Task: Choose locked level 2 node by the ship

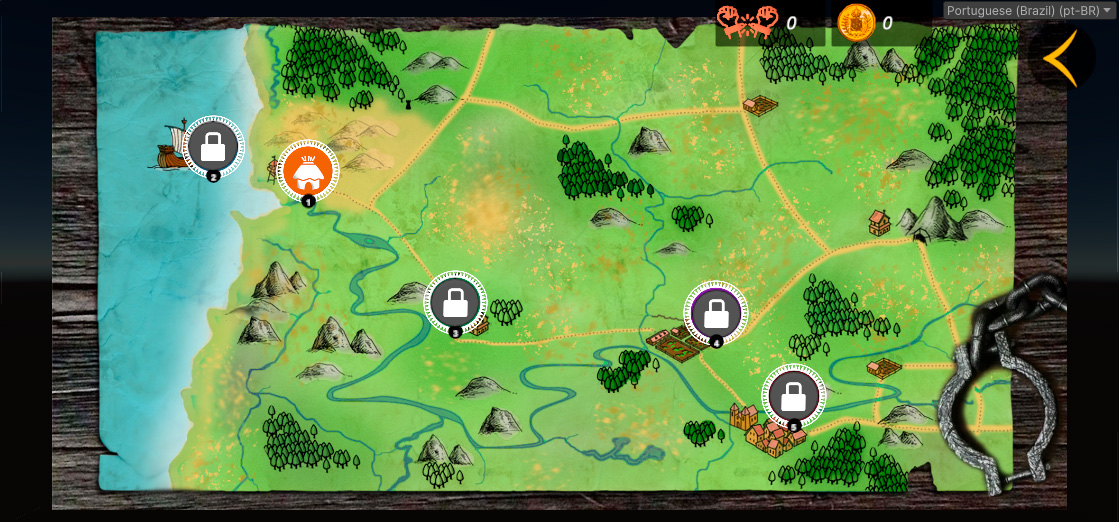Action: pyautogui.click(x=213, y=147)
